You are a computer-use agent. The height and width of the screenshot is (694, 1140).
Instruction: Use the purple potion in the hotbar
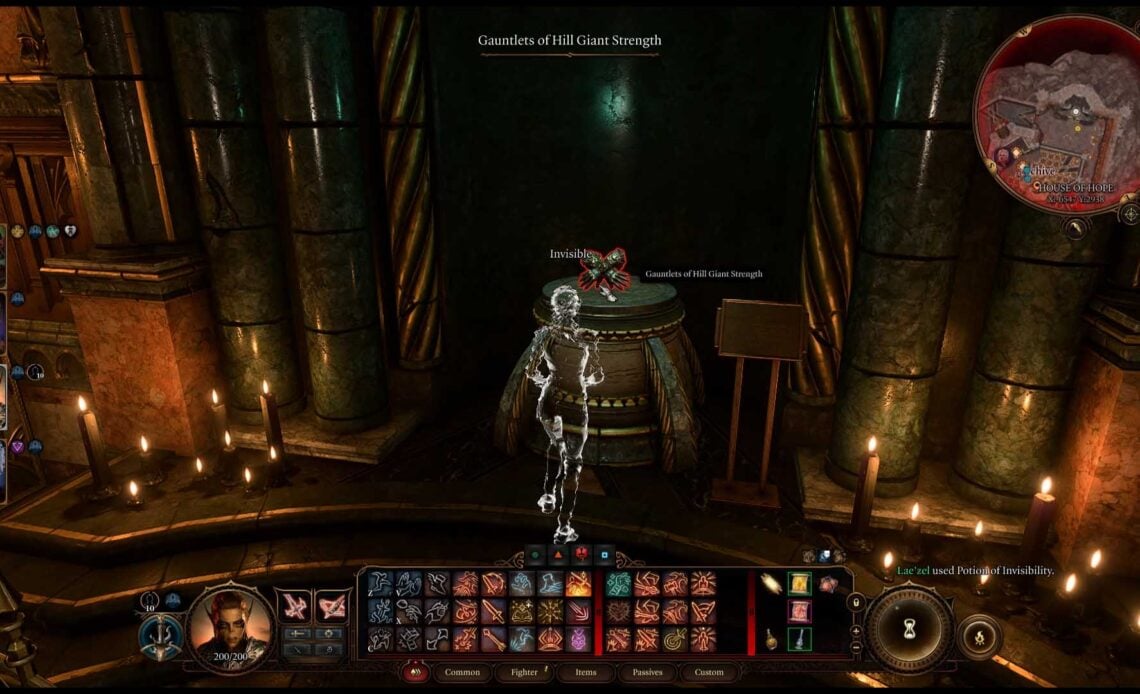coord(579,639)
